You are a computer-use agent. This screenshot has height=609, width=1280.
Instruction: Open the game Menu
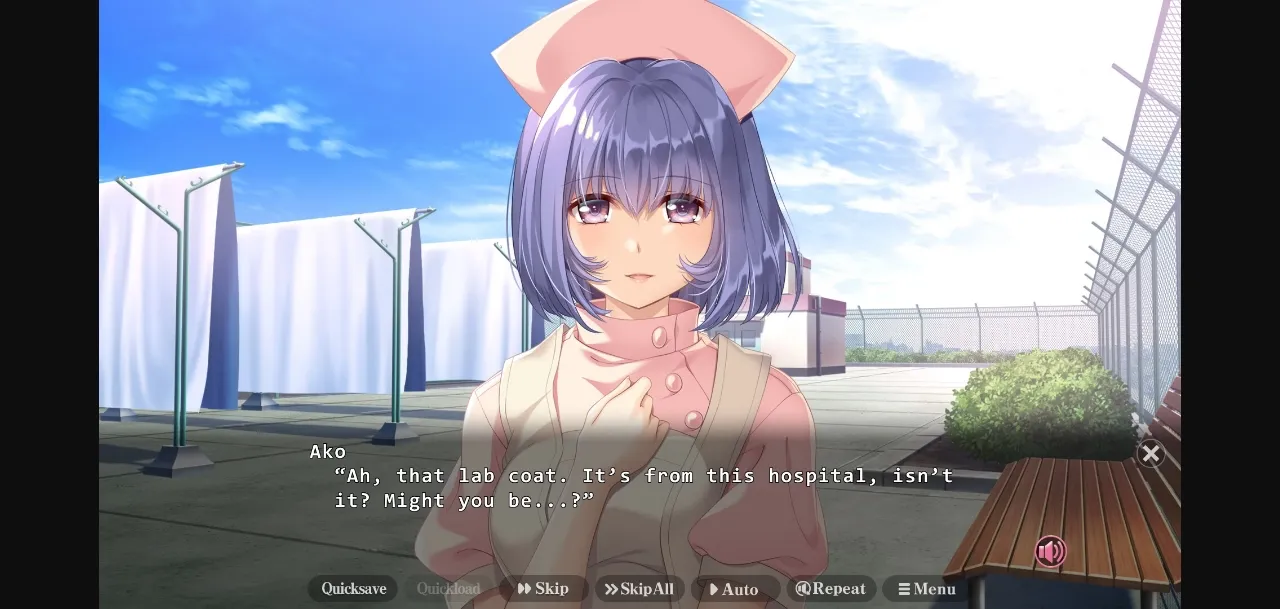pyautogui.click(x=927, y=589)
